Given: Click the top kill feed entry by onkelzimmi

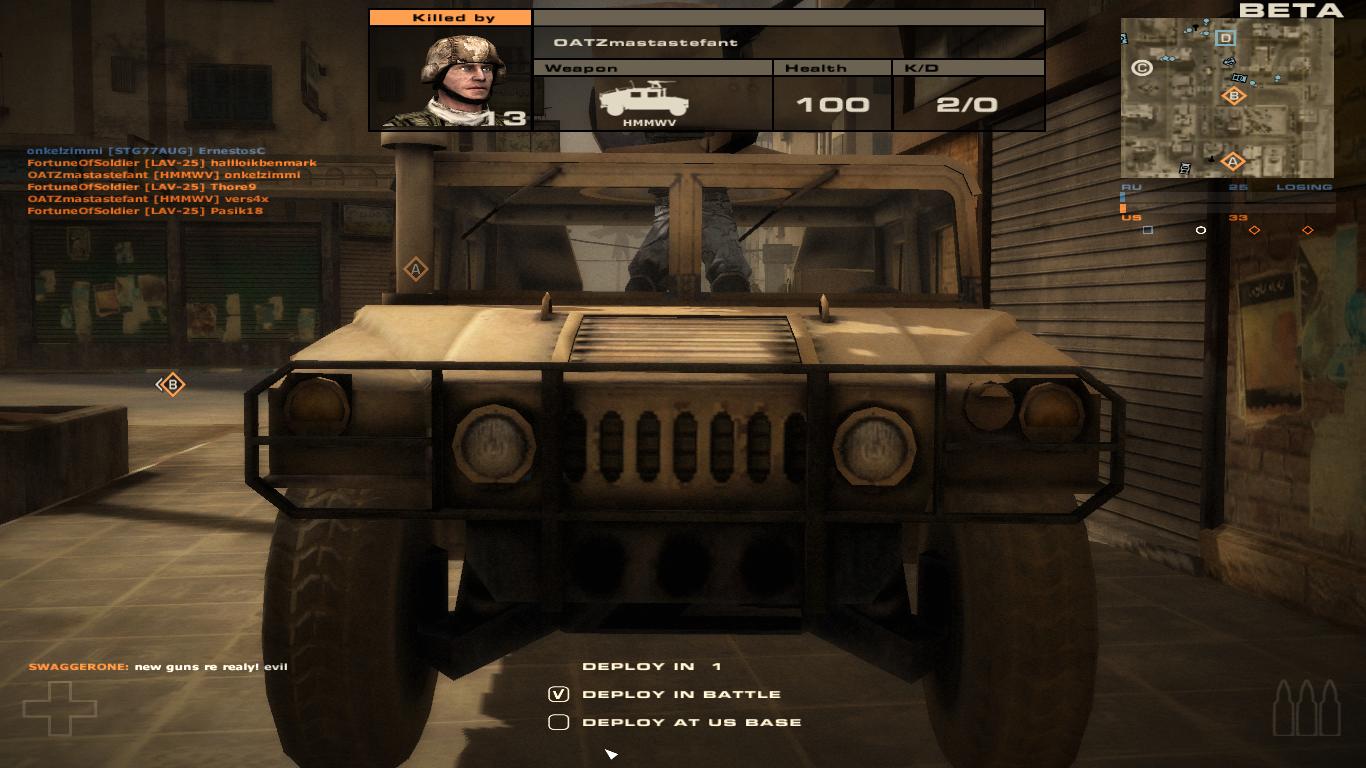Looking at the screenshot, I should [x=146, y=151].
